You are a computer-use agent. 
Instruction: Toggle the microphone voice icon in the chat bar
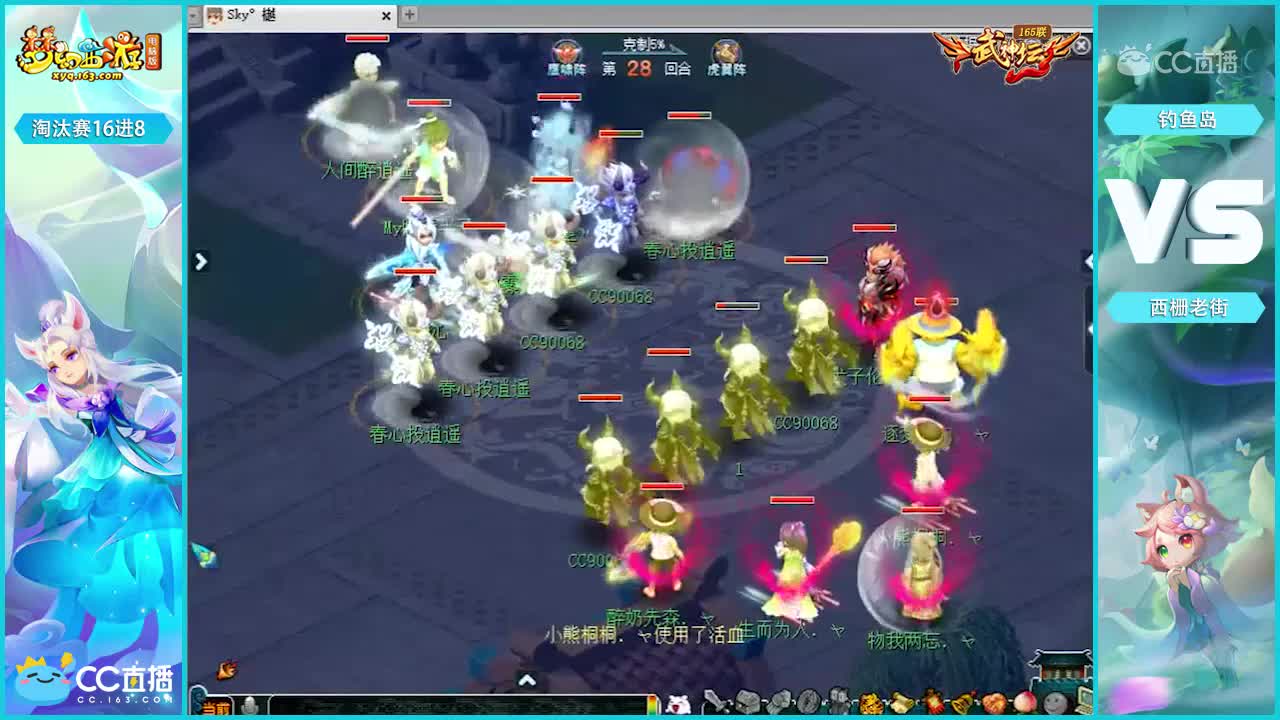pyautogui.click(x=248, y=705)
